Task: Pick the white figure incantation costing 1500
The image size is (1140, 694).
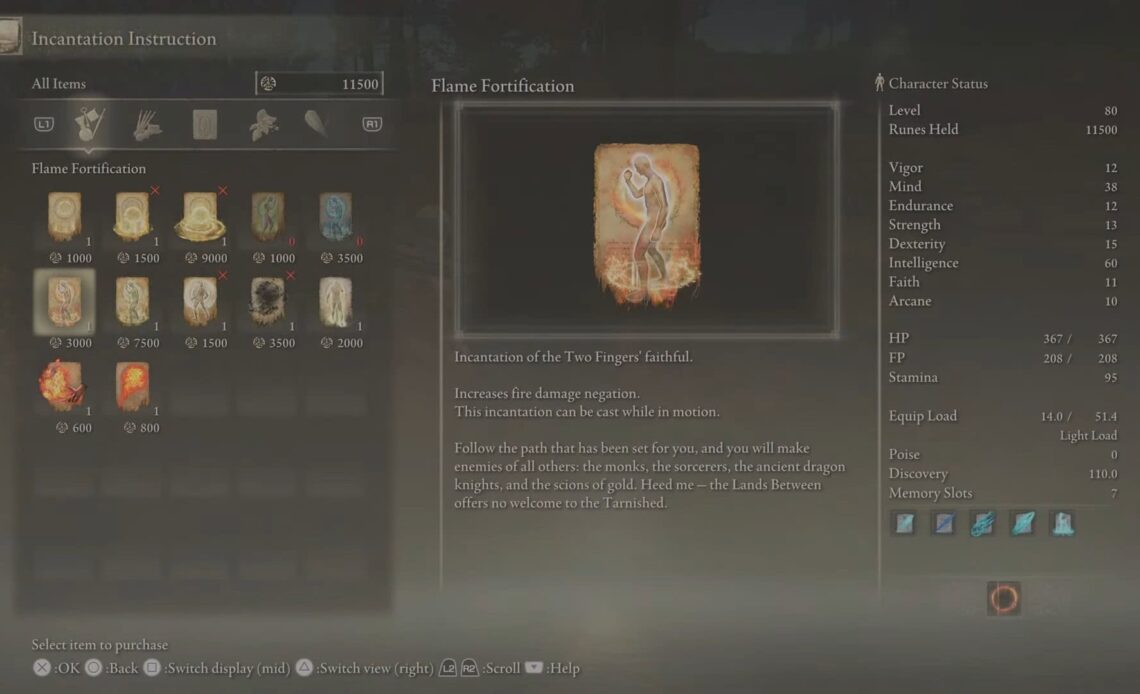Action: [199, 301]
